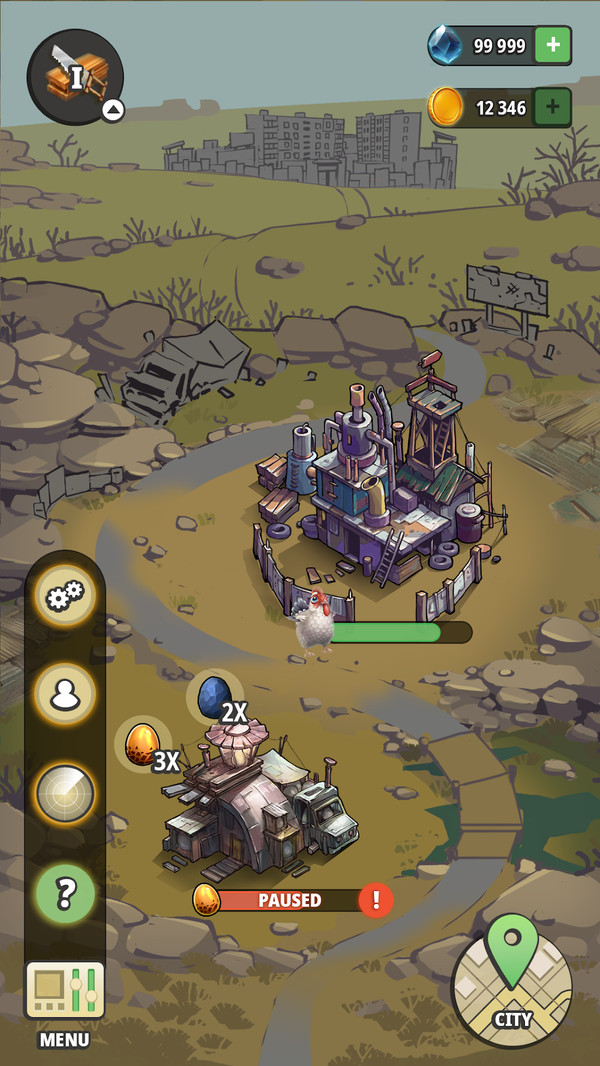Open the crafting level badge with saw icon
The width and height of the screenshot is (600, 1066).
75,76
